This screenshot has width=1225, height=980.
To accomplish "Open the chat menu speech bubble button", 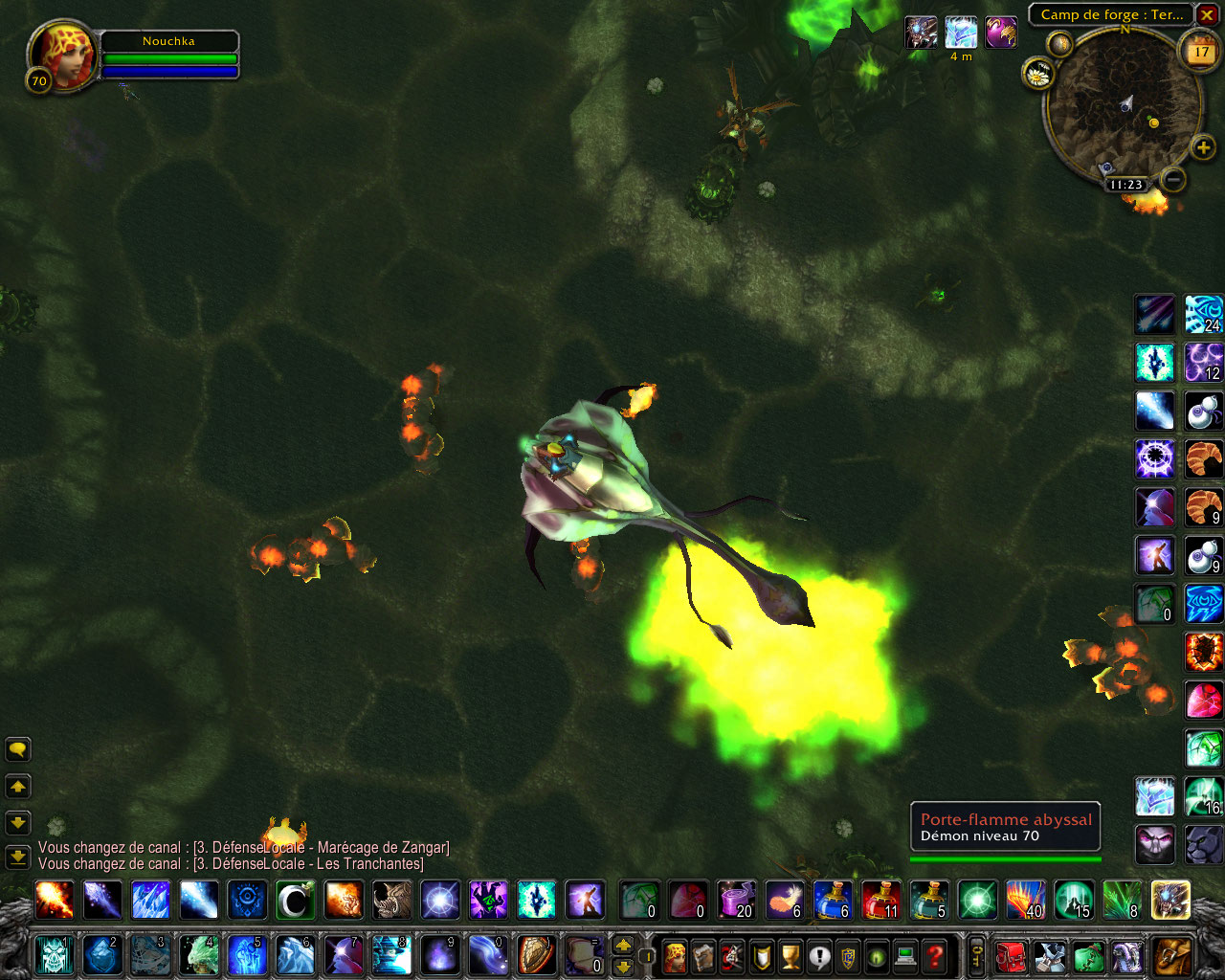I will click(x=18, y=749).
